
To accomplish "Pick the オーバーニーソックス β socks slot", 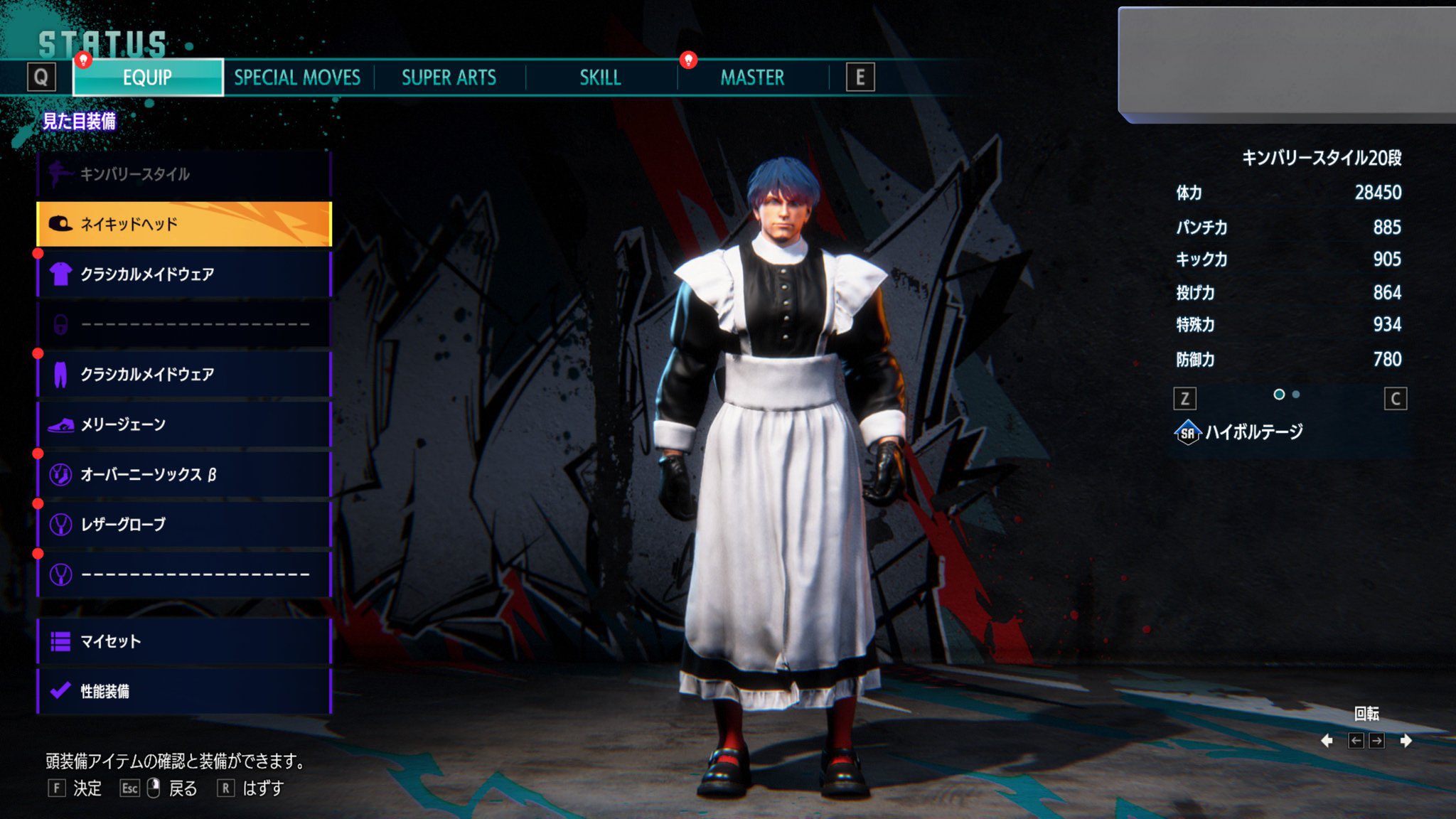I will pos(183,474).
